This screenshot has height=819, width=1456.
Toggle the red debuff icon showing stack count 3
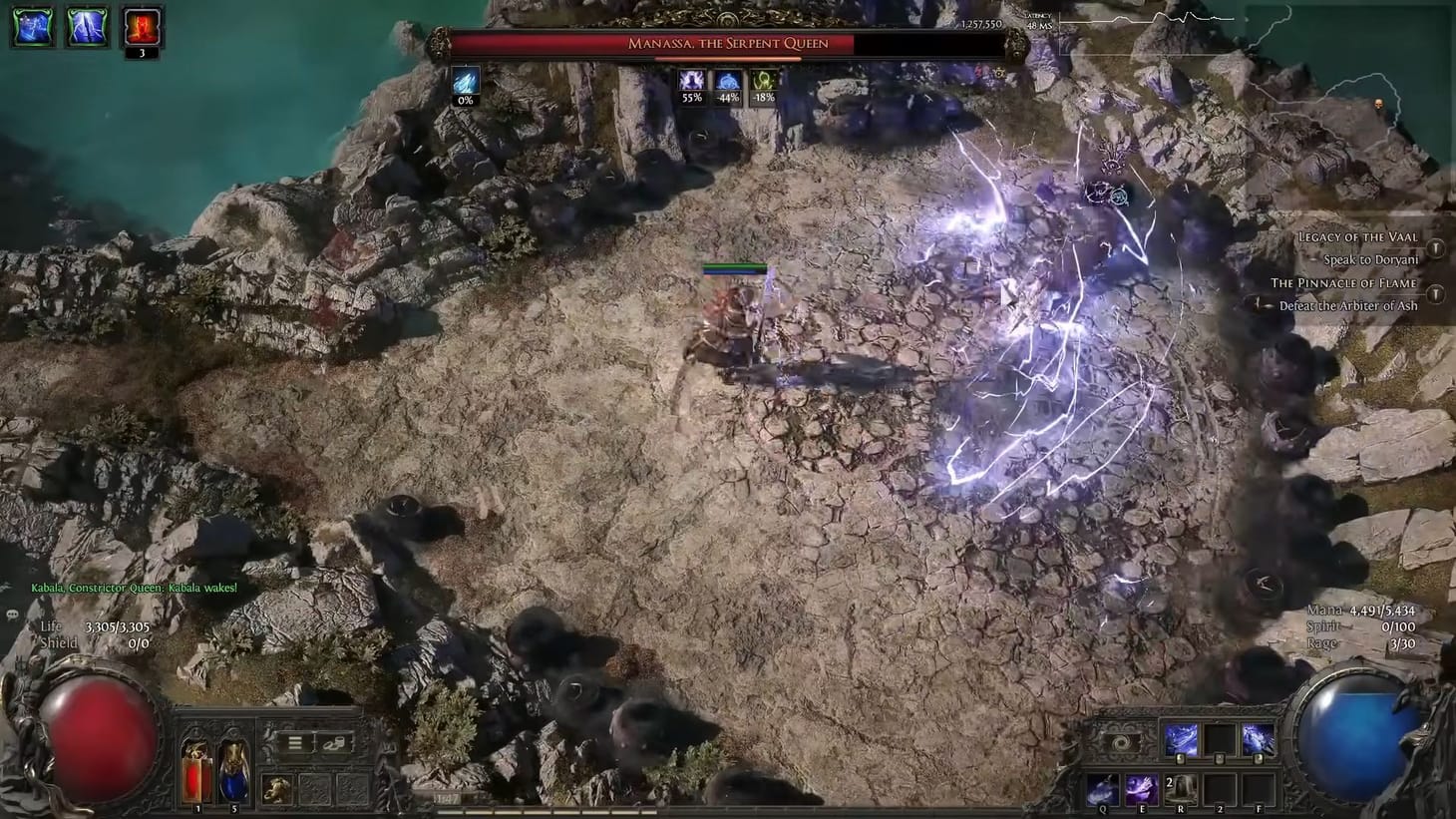coord(140,27)
